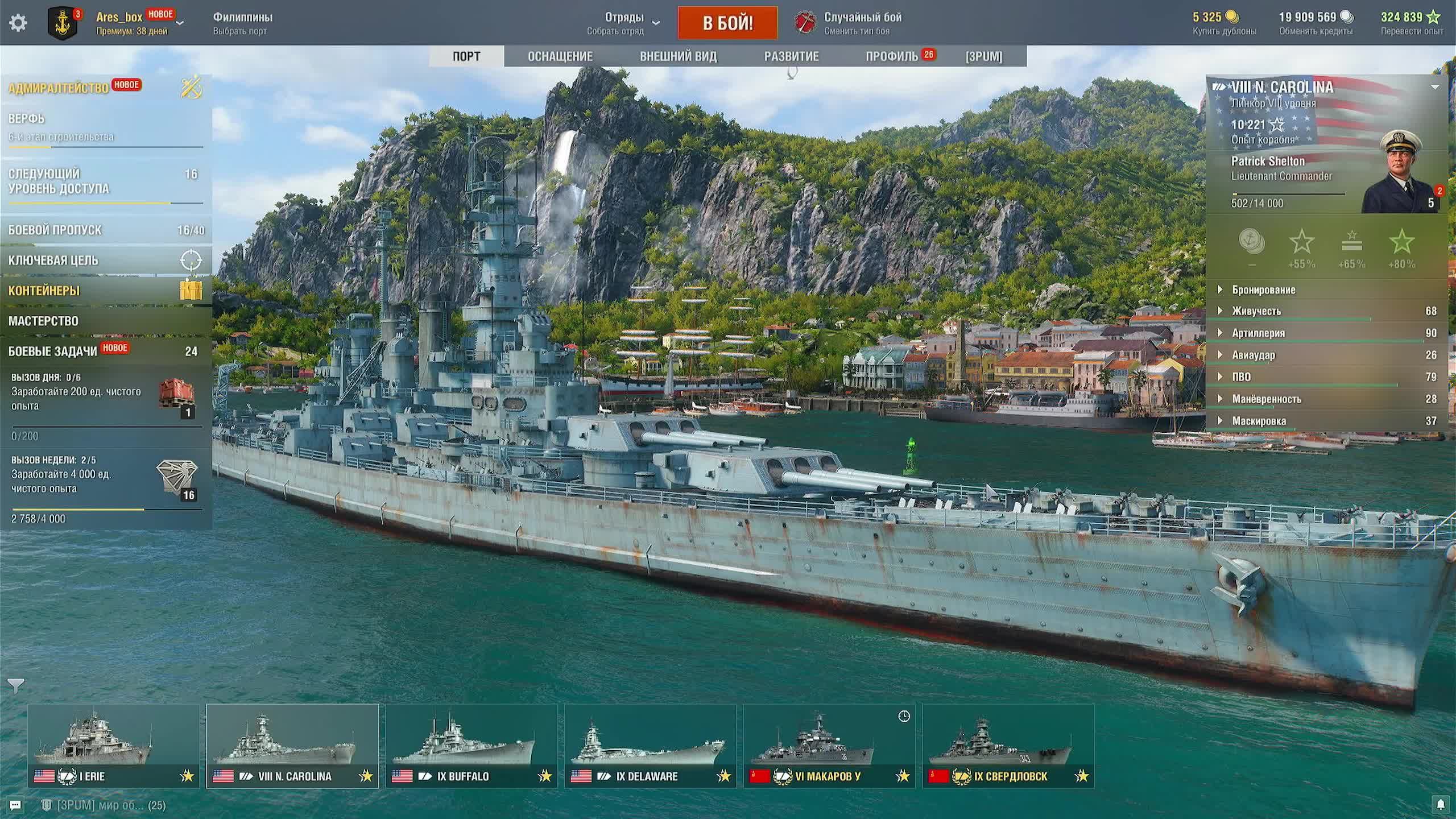Viewport: 1456px width, 819px height.
Task: Open the ВНЕШНИЙ ВИД tab
Action: click(x=678, y=56)
